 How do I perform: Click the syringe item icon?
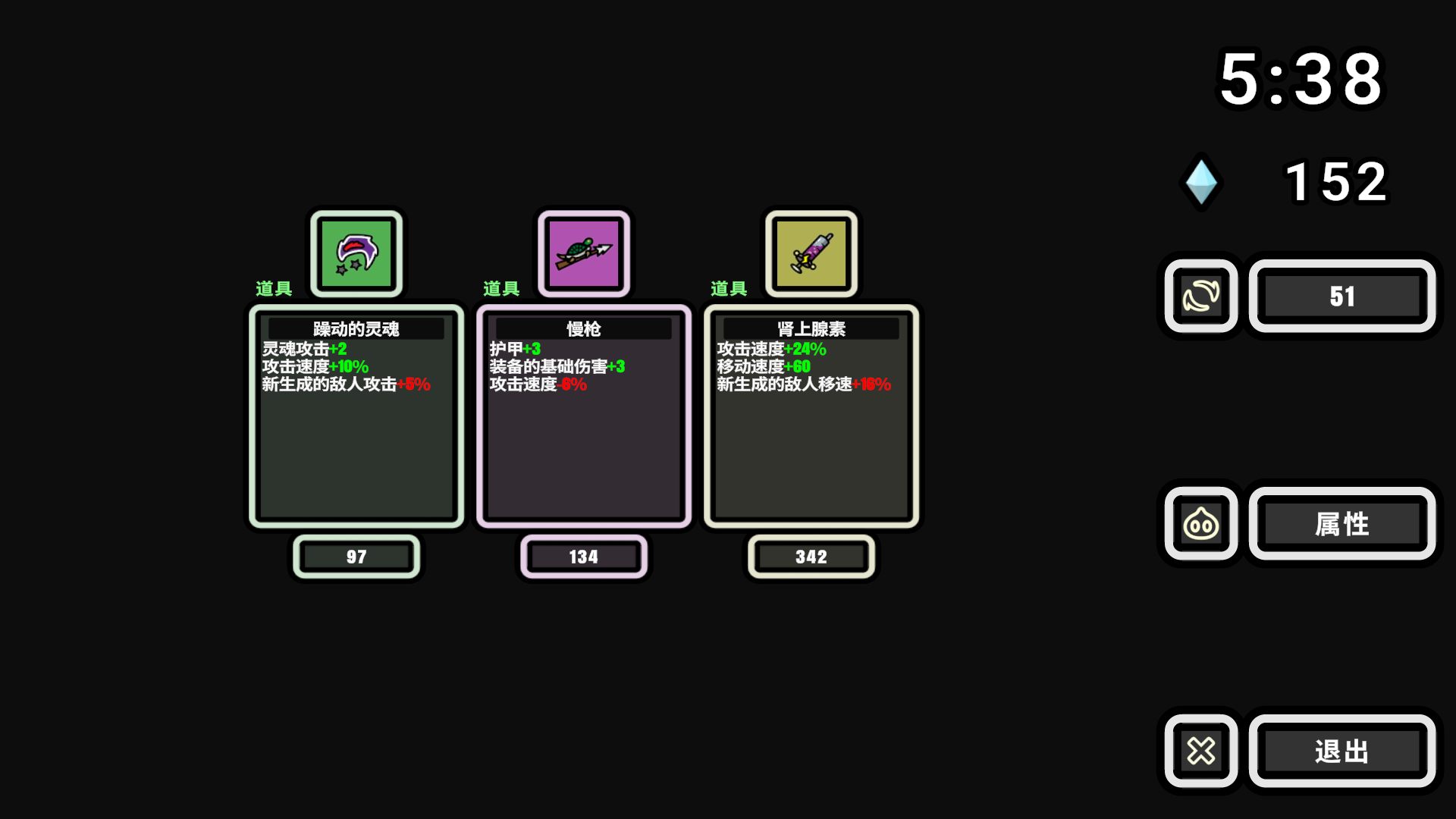[811, 253]
